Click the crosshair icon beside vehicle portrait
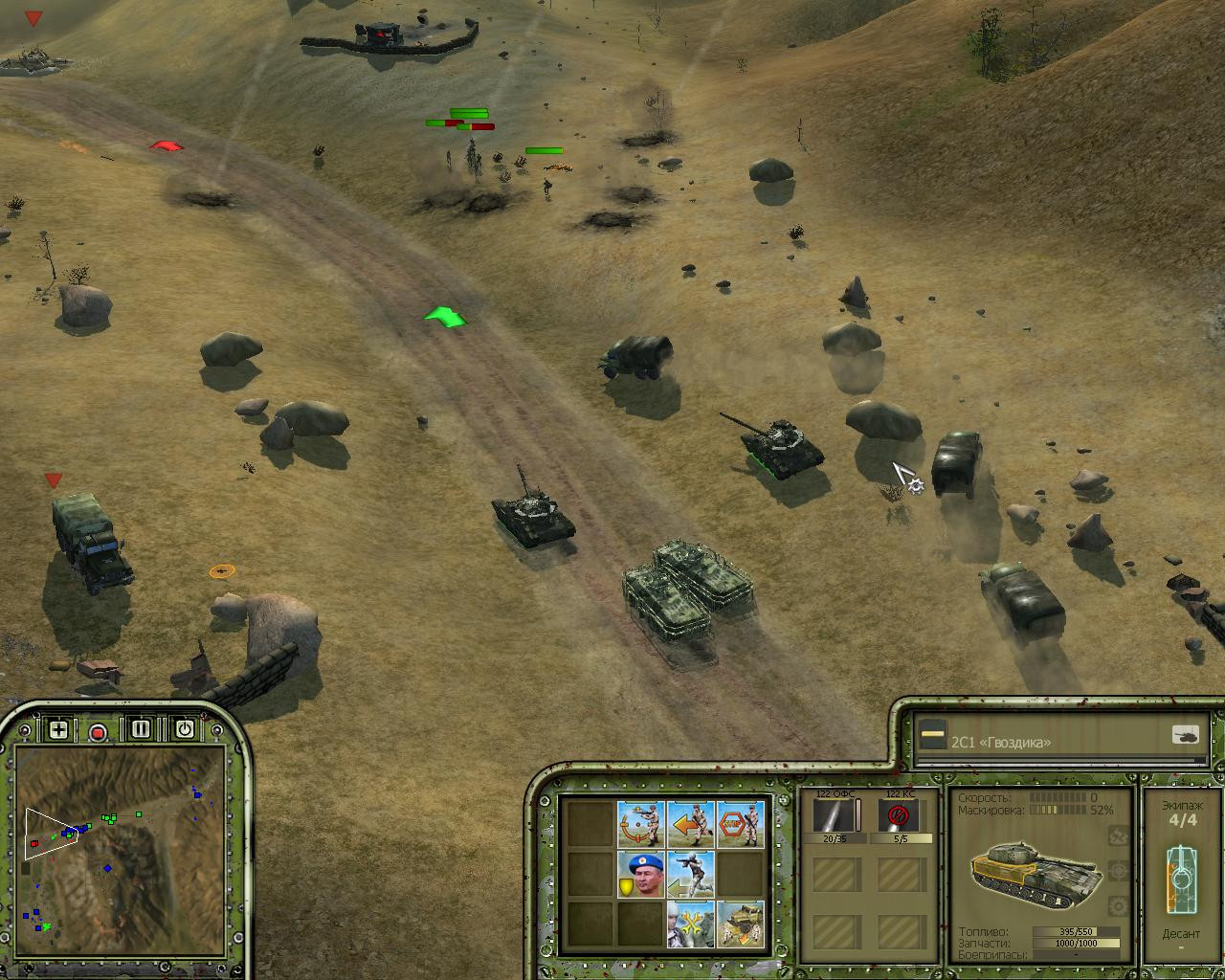Image resolution: width=1225 pixels, height=980 pixels. coord(1116,871)
